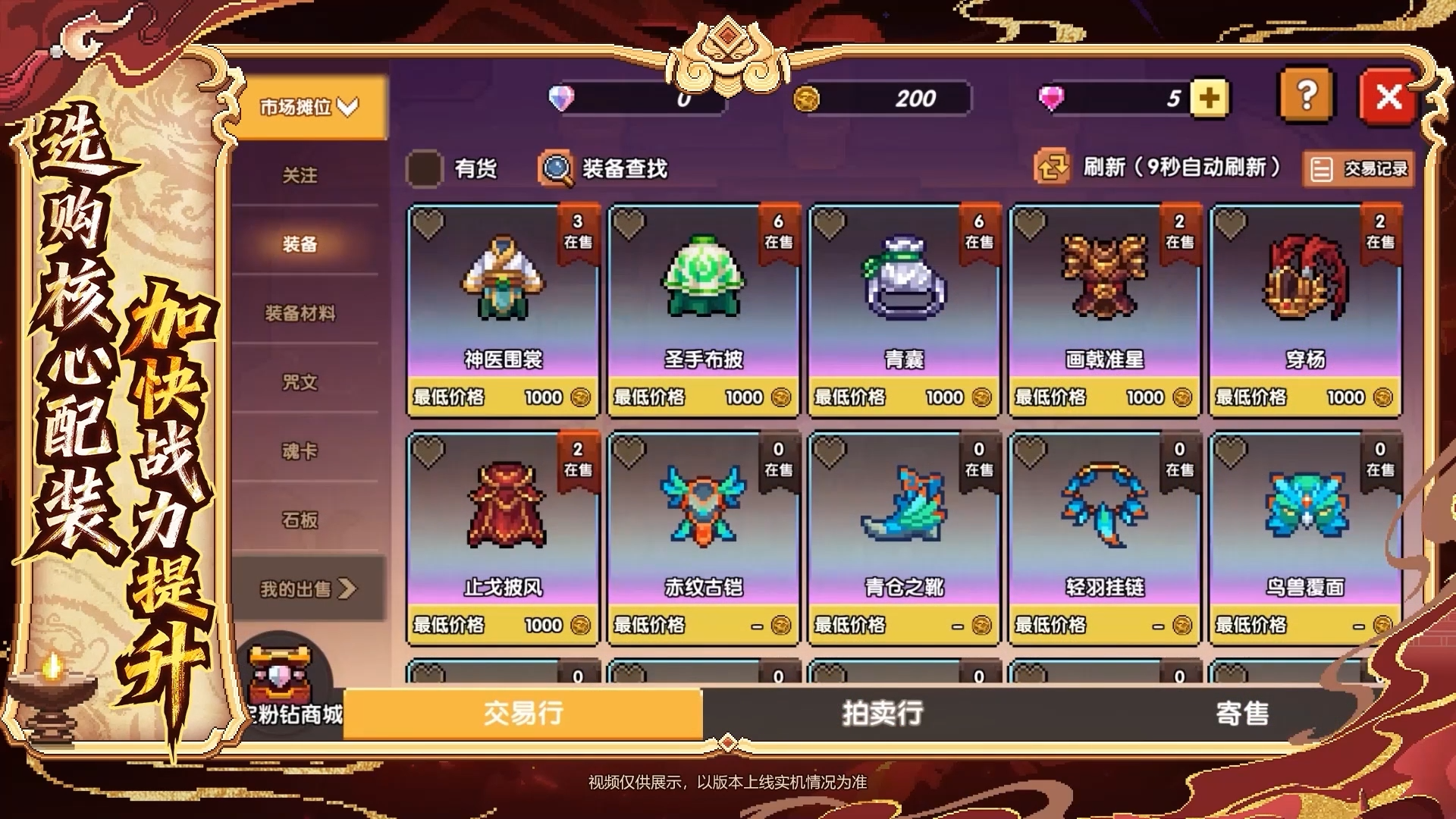Screen dimensions: 1456x819
Task: Open the help panel via the ? icon
Action: (x=1304, y=96)
